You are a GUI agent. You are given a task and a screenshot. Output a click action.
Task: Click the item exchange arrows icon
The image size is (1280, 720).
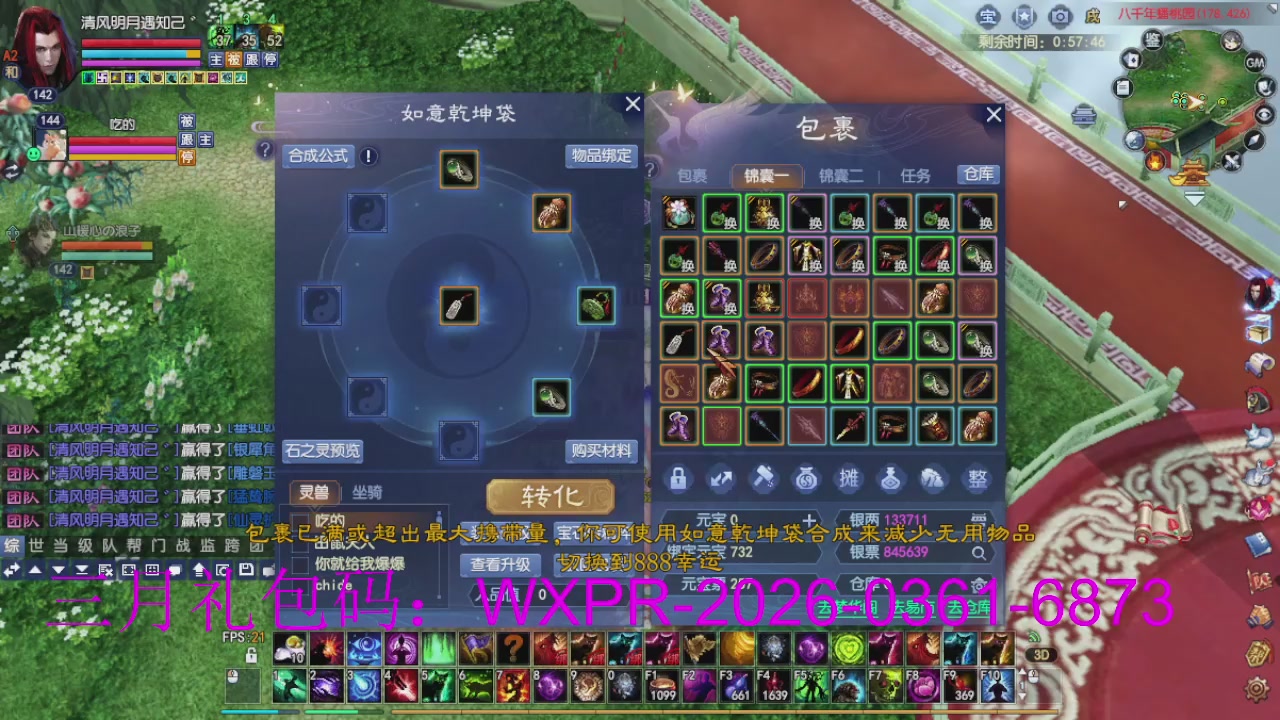(x=721, y=479)
